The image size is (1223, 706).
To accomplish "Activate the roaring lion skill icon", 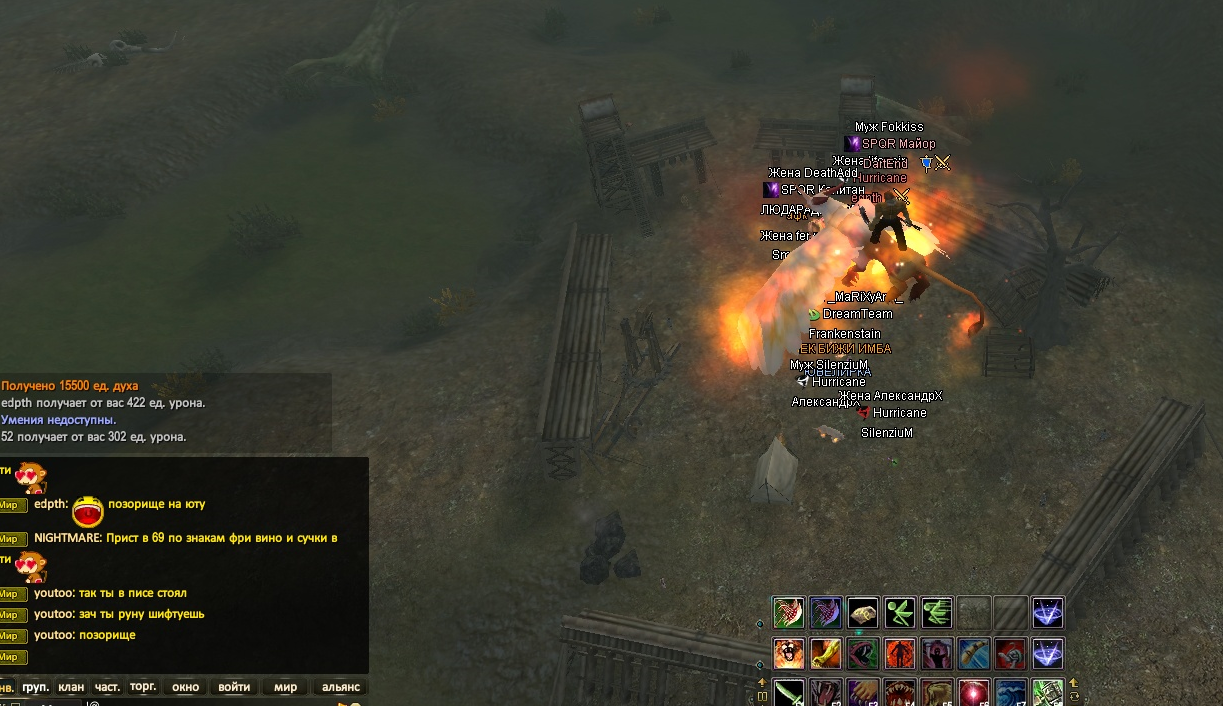I will [788, 654].
